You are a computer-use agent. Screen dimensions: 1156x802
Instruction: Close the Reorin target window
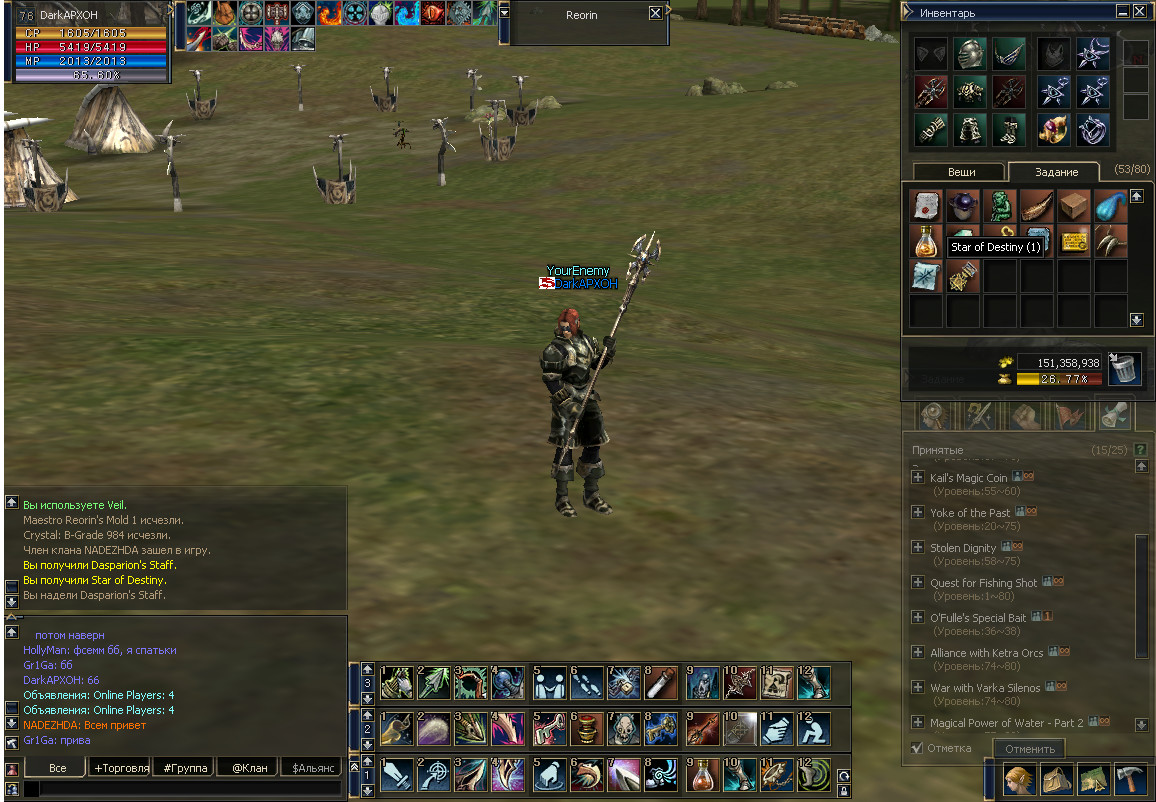click(655, 14)
